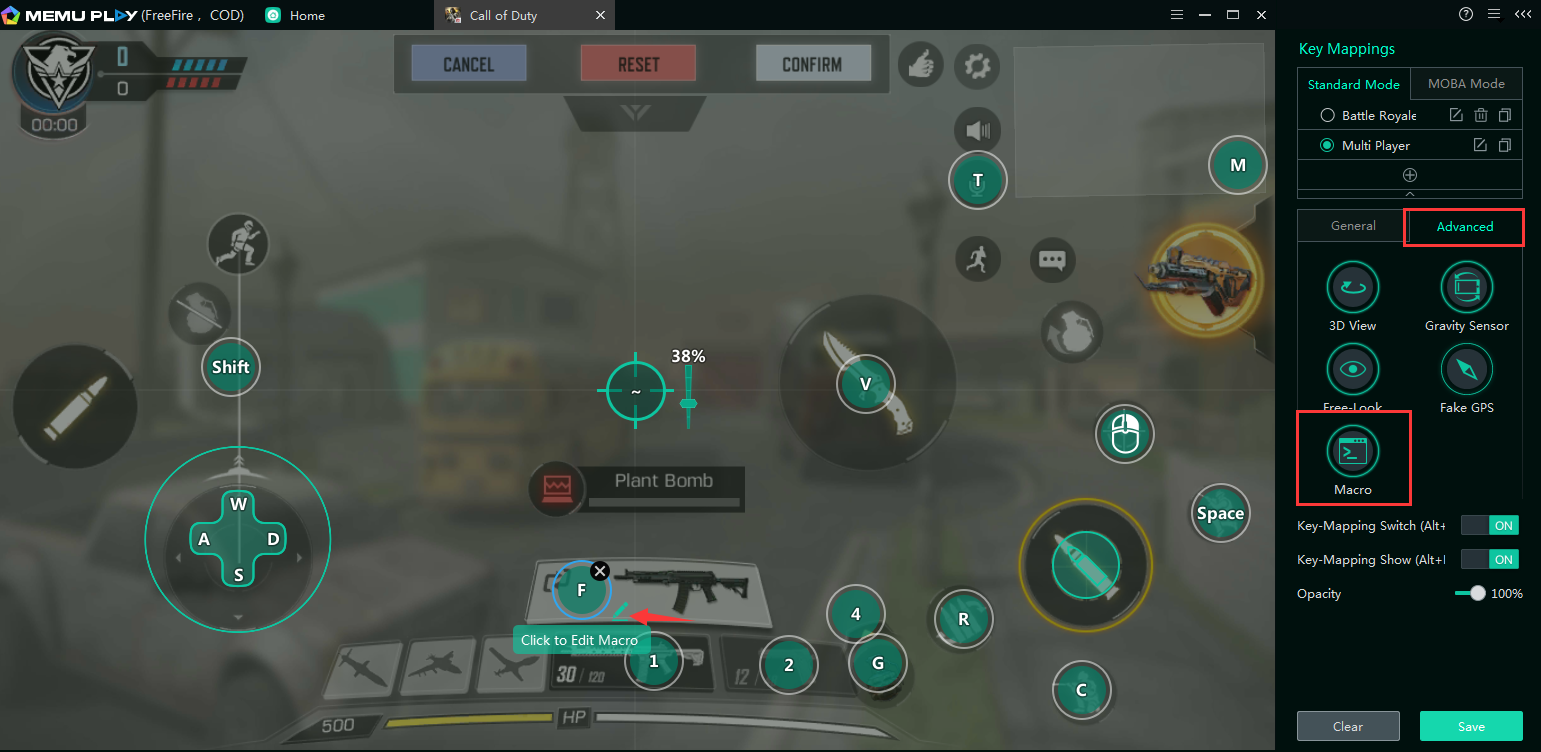Confirm the control layout
The width and height of the screenshot is (1541, 752).
click(812, 64)
